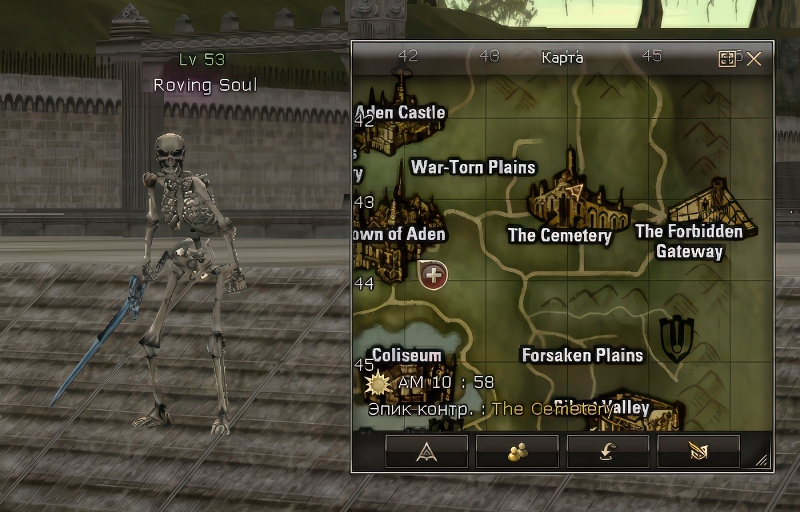Toggle the map size with the square icon
This screenshot has width=800, height=512.
coord(727,59)
